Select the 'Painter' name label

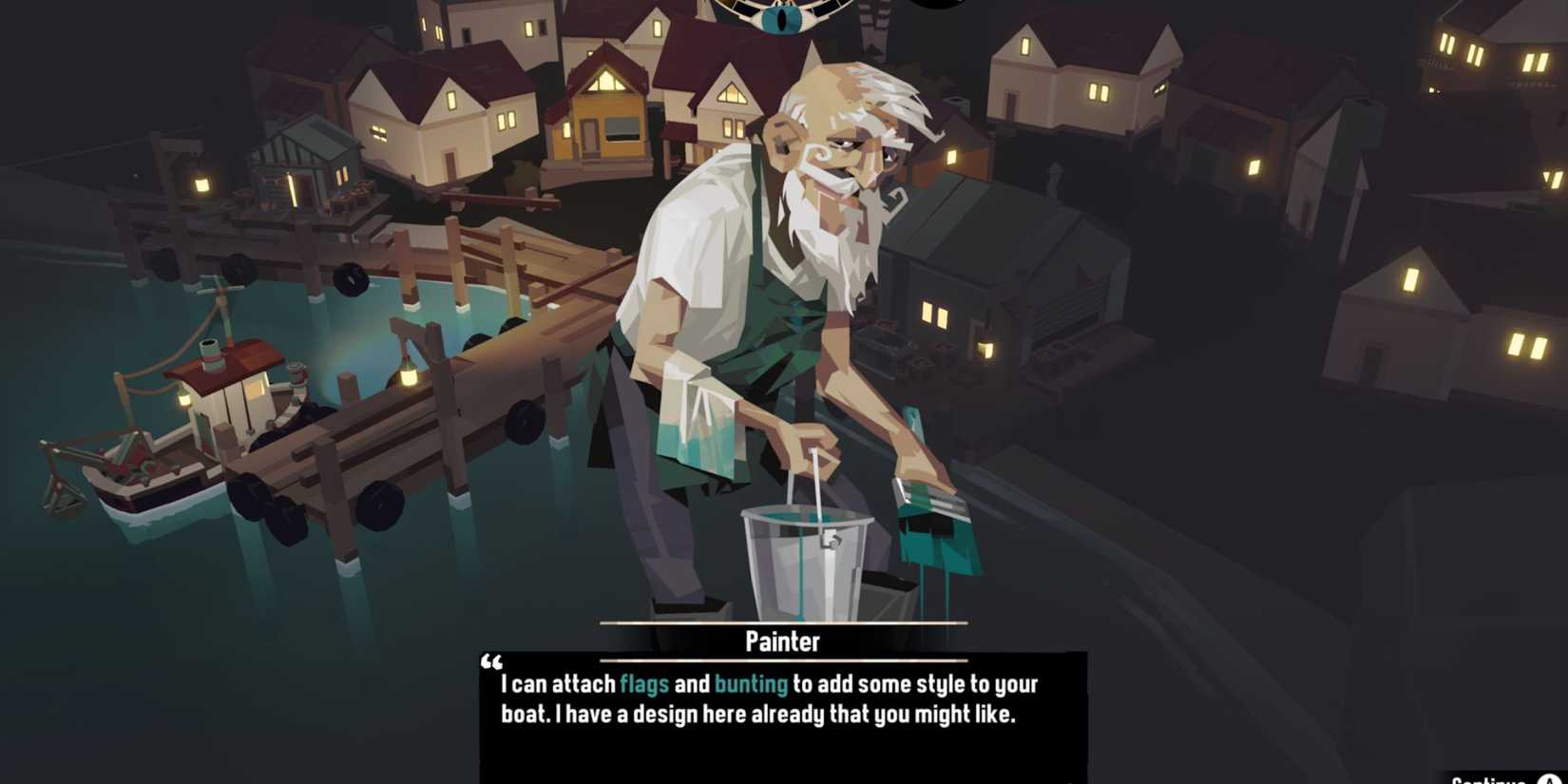781,641
